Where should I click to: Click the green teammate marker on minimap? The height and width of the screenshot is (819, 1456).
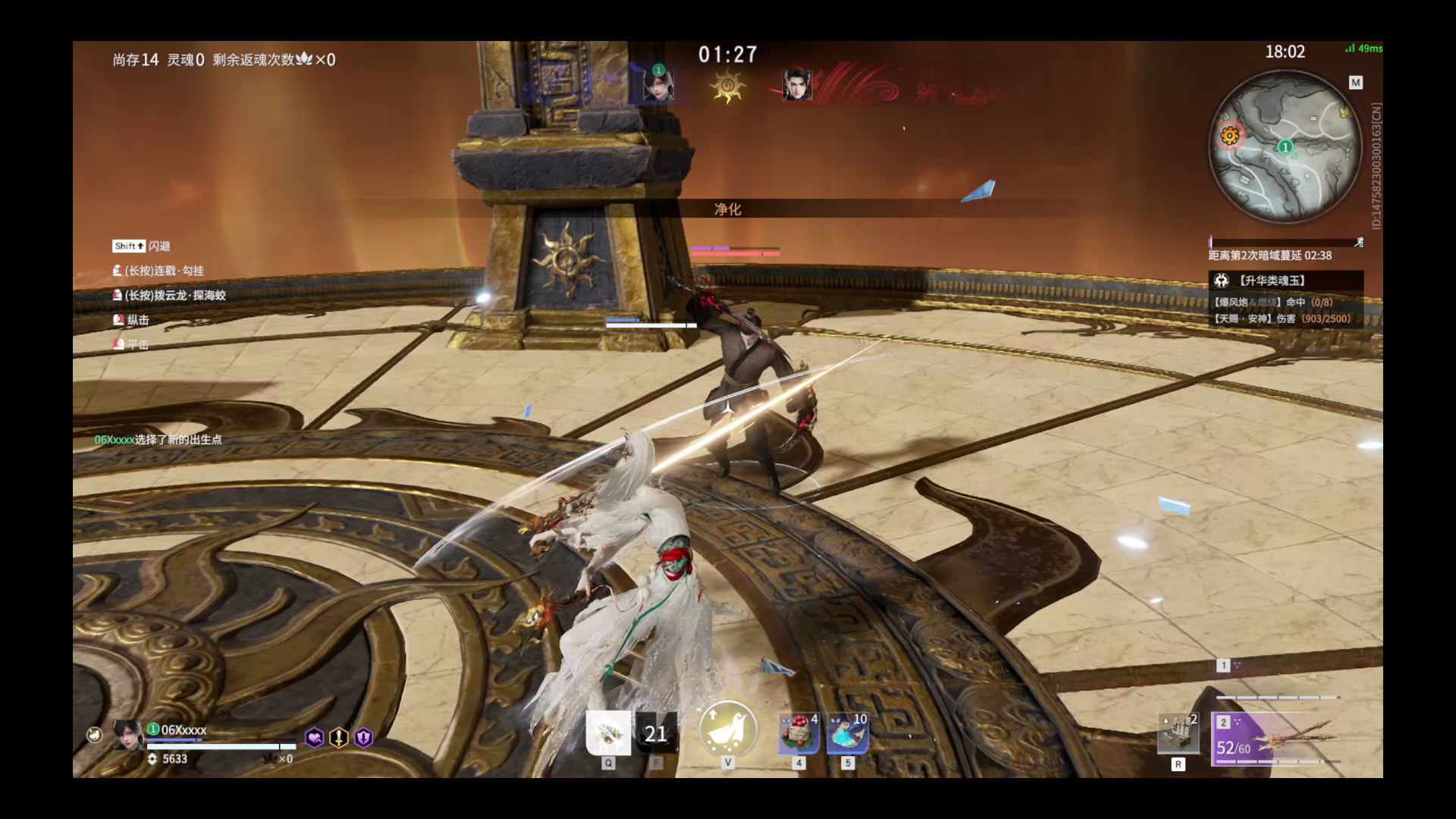[x=1285, y=146]
